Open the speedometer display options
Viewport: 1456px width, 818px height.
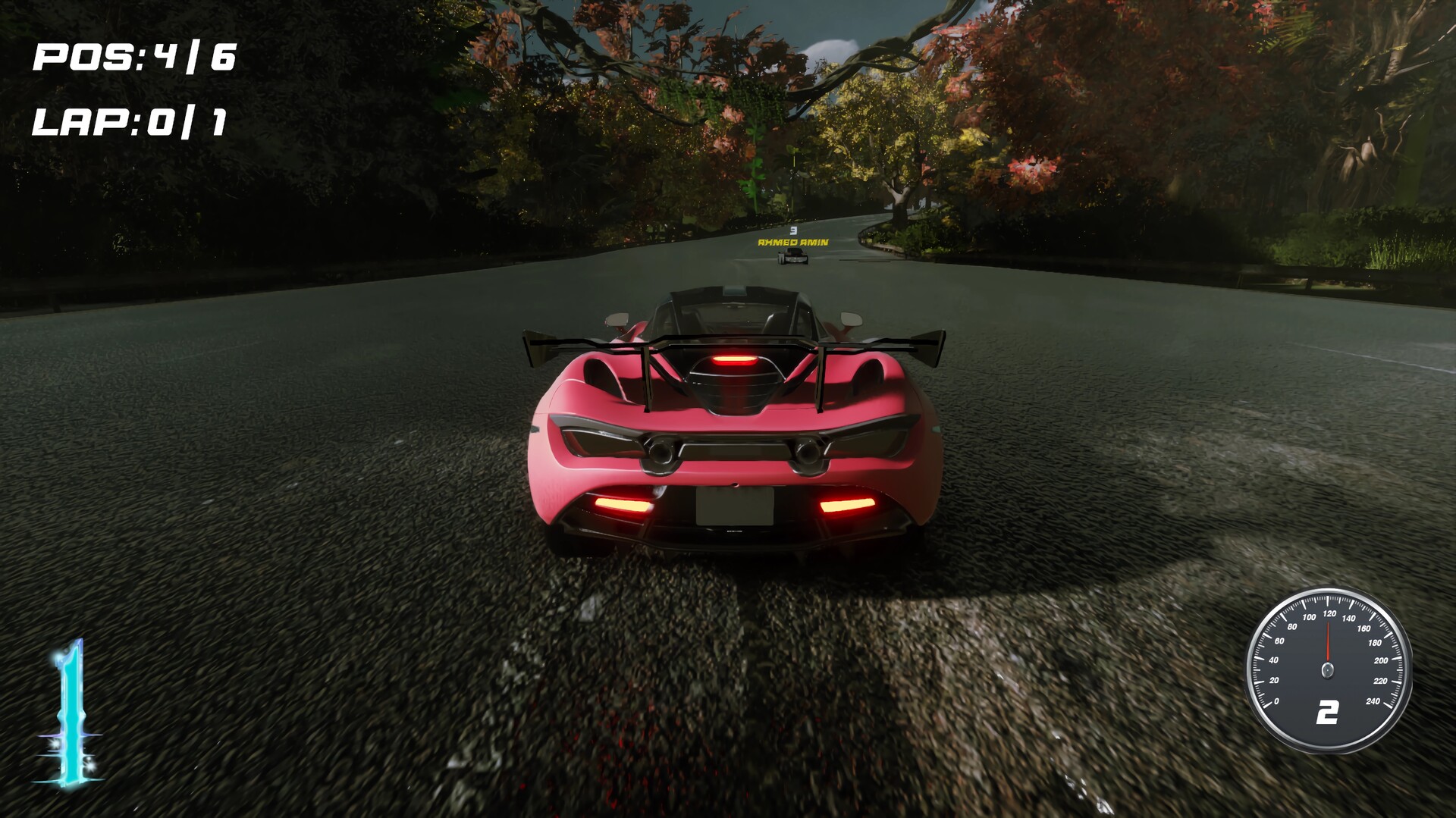(1328, 668)
